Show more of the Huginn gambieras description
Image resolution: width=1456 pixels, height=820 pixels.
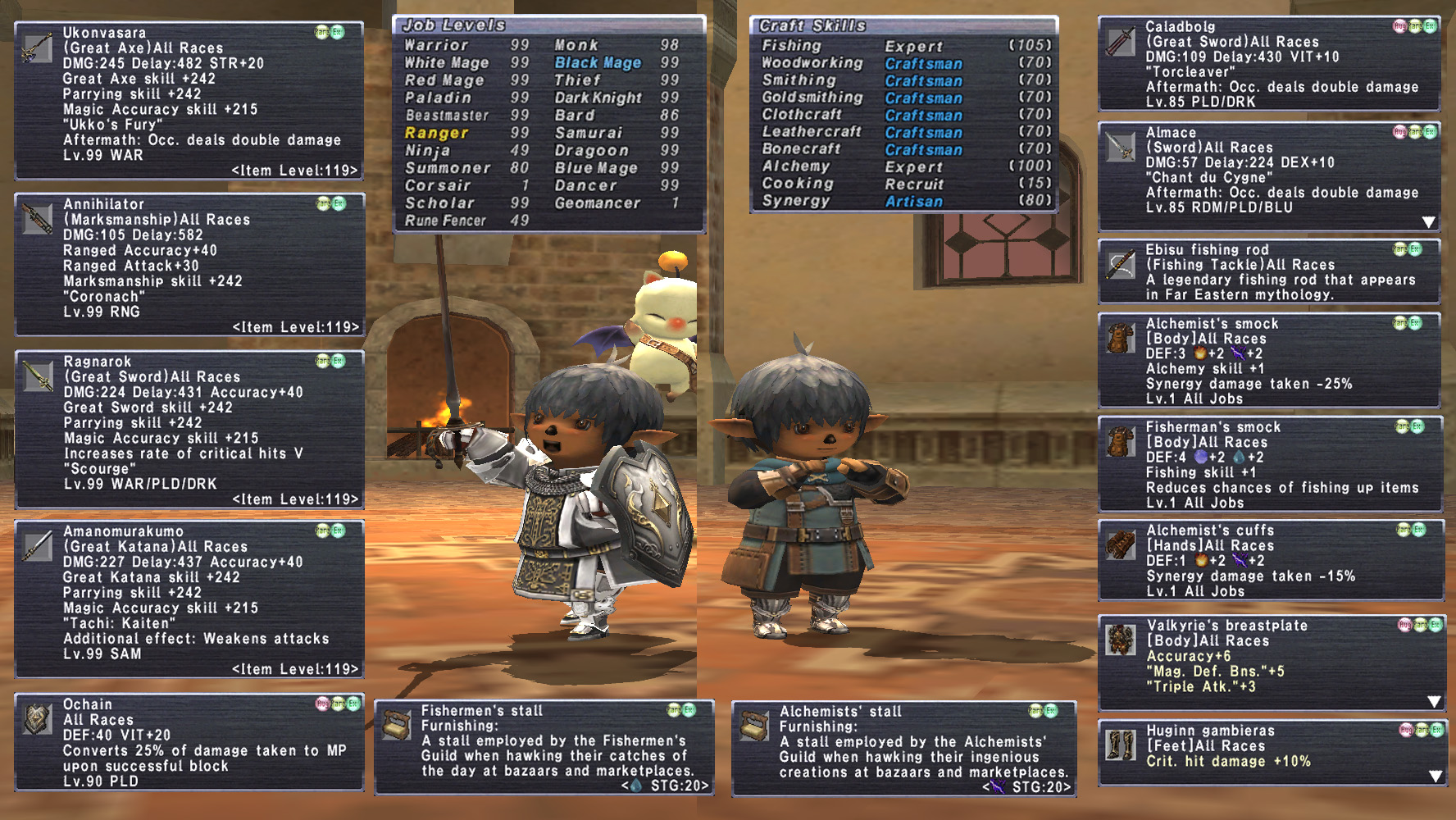pos(1436,776)
